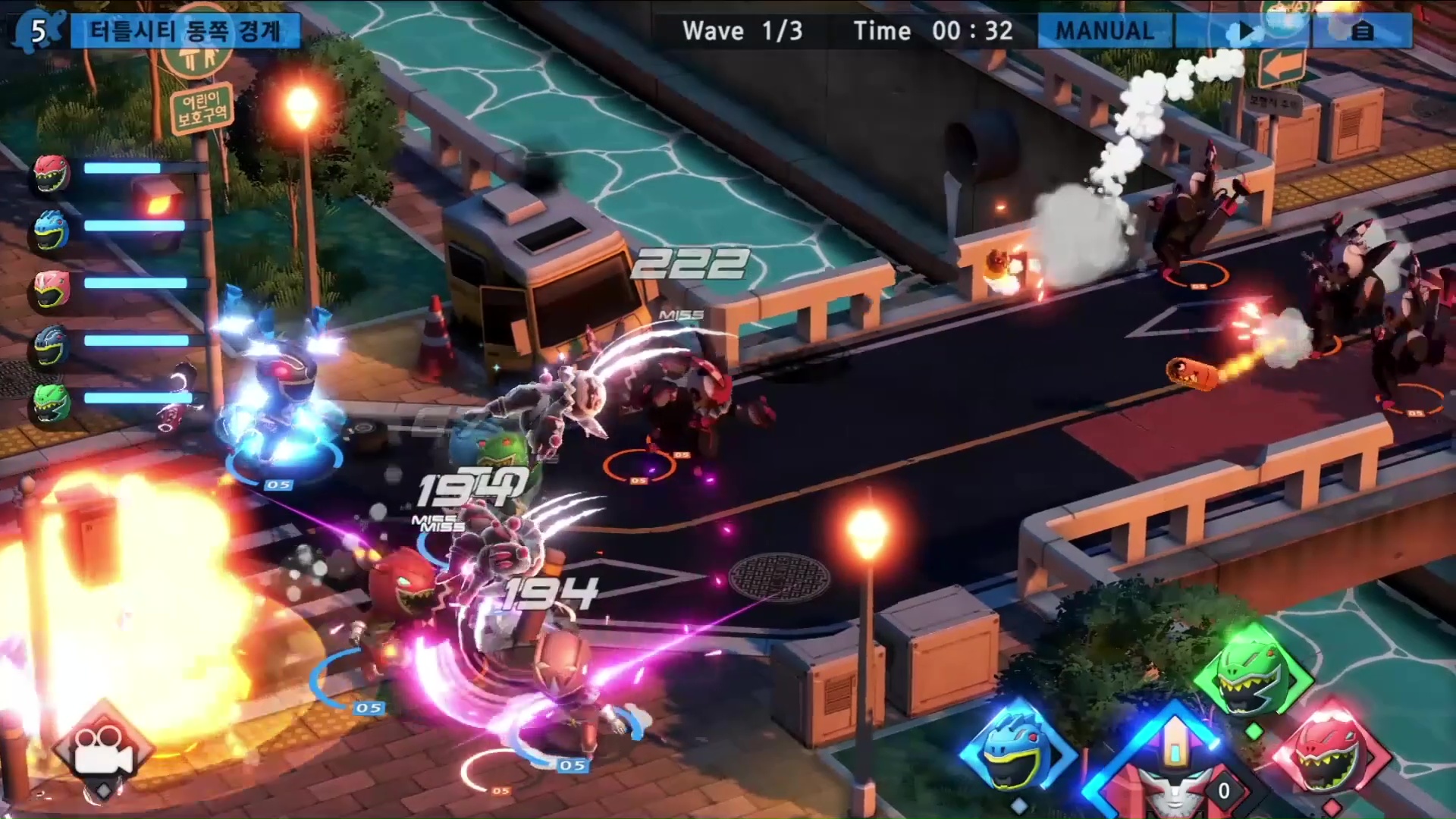Click the play speed arrow button
Viewport: 1456px width, 819px height.
click(1241, 32)
